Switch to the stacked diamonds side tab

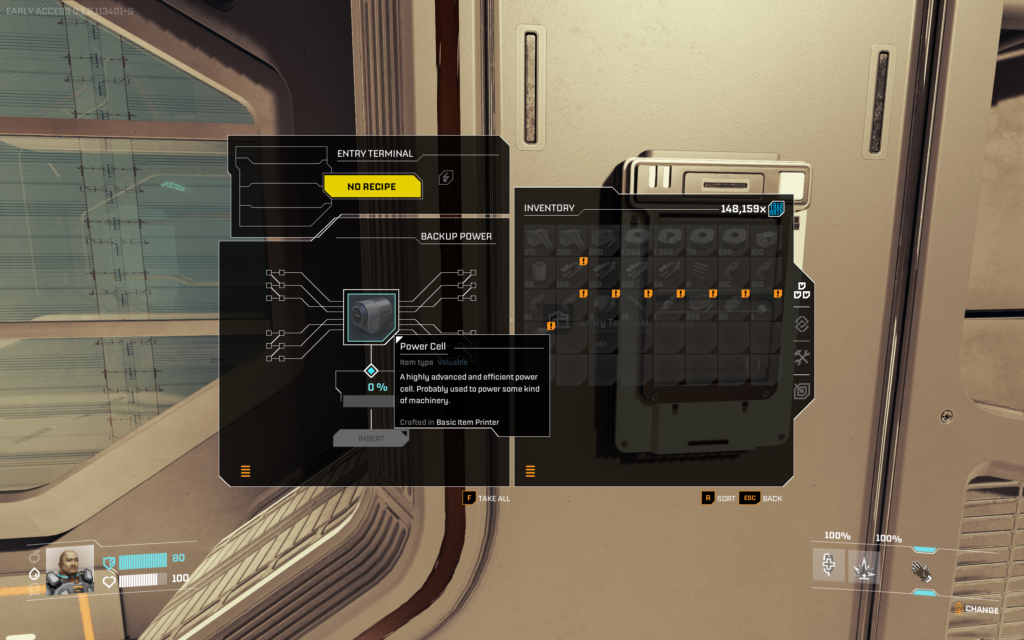pyautogui.click(x=801, y=324)
